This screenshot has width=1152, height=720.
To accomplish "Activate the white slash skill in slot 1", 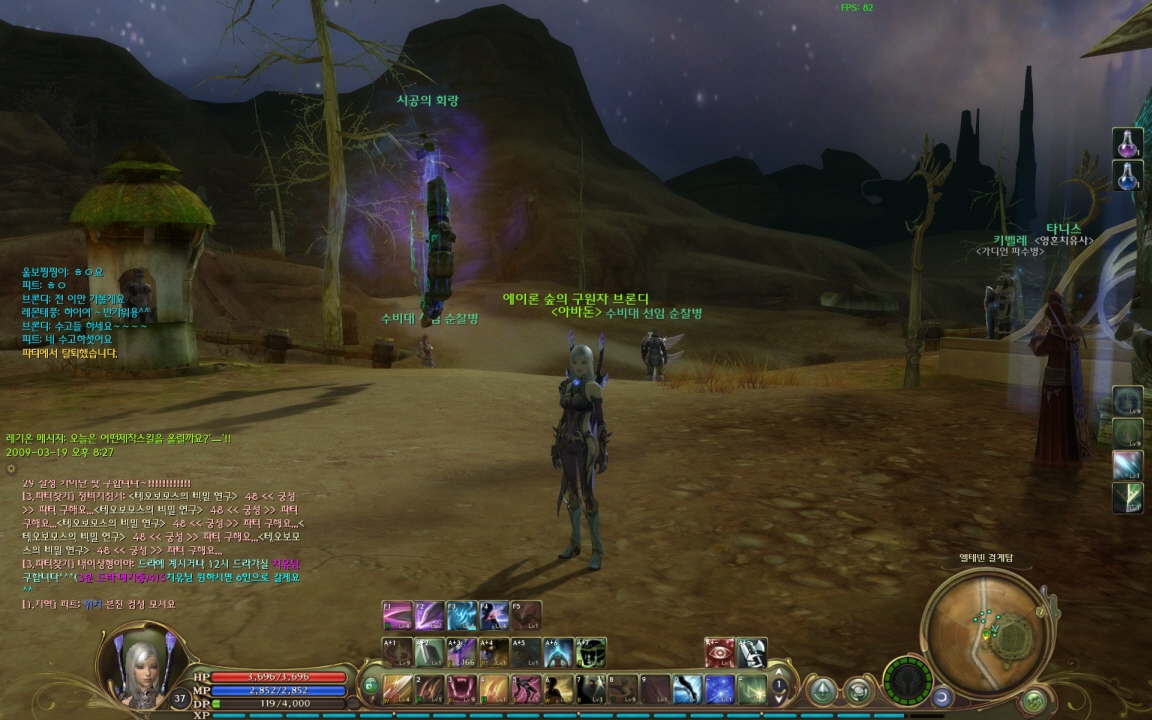I will click(x=398, y=688).
